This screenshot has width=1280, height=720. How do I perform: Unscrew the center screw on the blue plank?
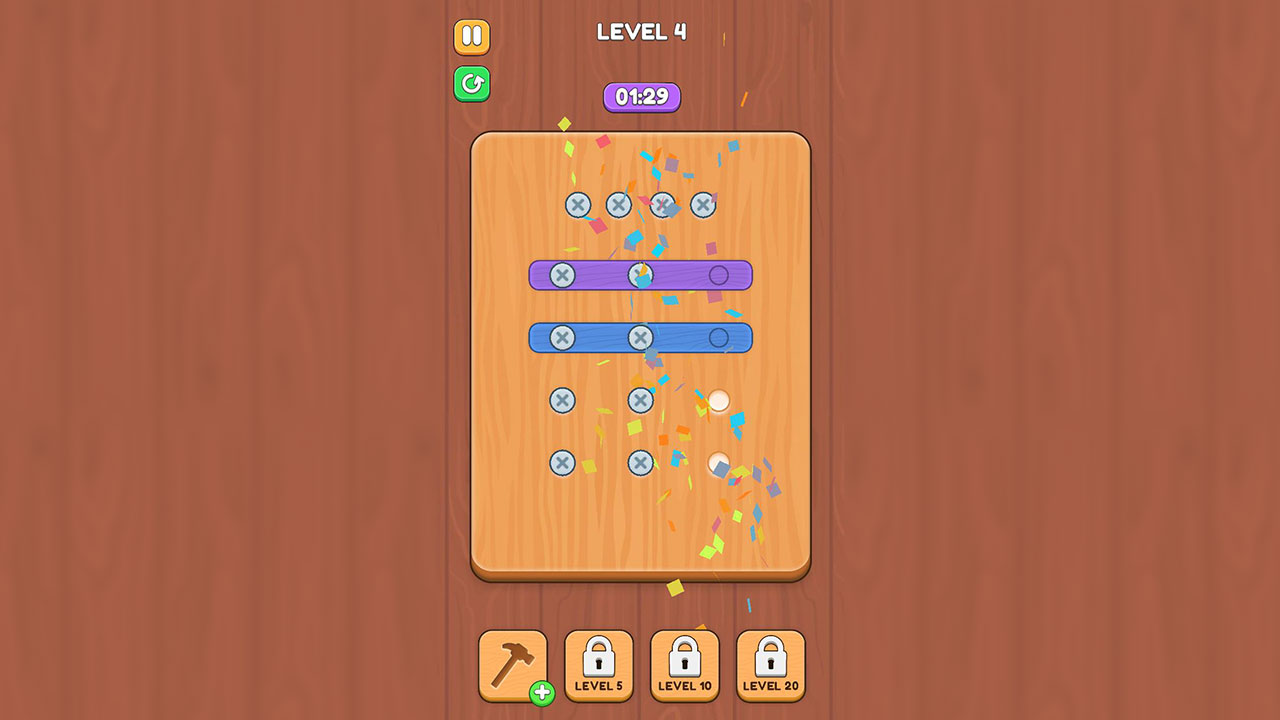pos(641,337)
